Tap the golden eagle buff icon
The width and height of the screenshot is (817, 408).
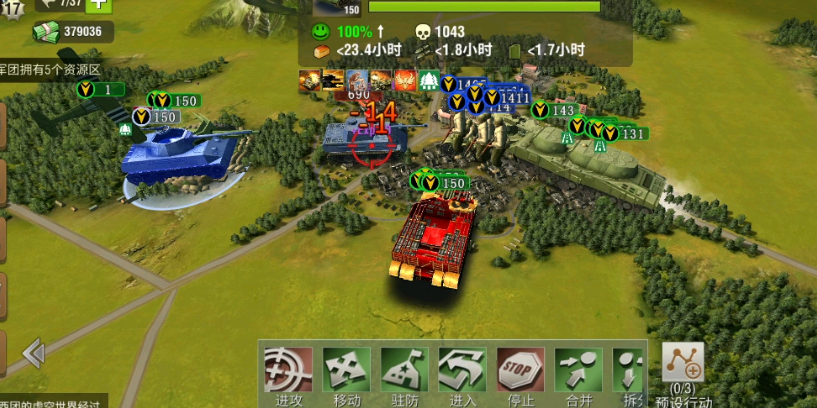coord(405,80)
